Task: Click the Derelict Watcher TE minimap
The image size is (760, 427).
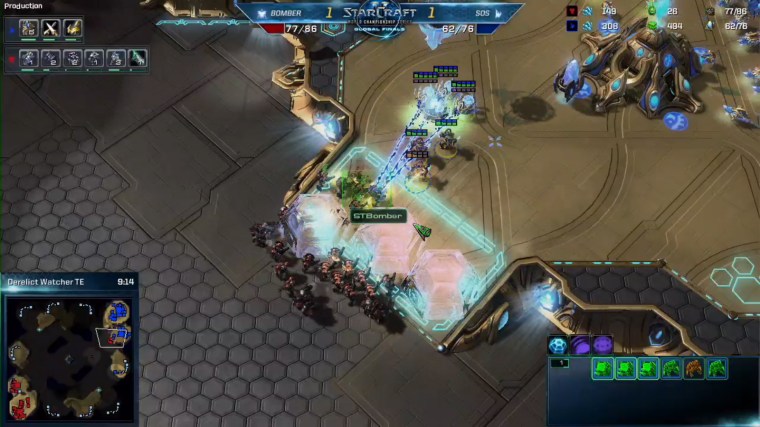Action: coord(69,354)
